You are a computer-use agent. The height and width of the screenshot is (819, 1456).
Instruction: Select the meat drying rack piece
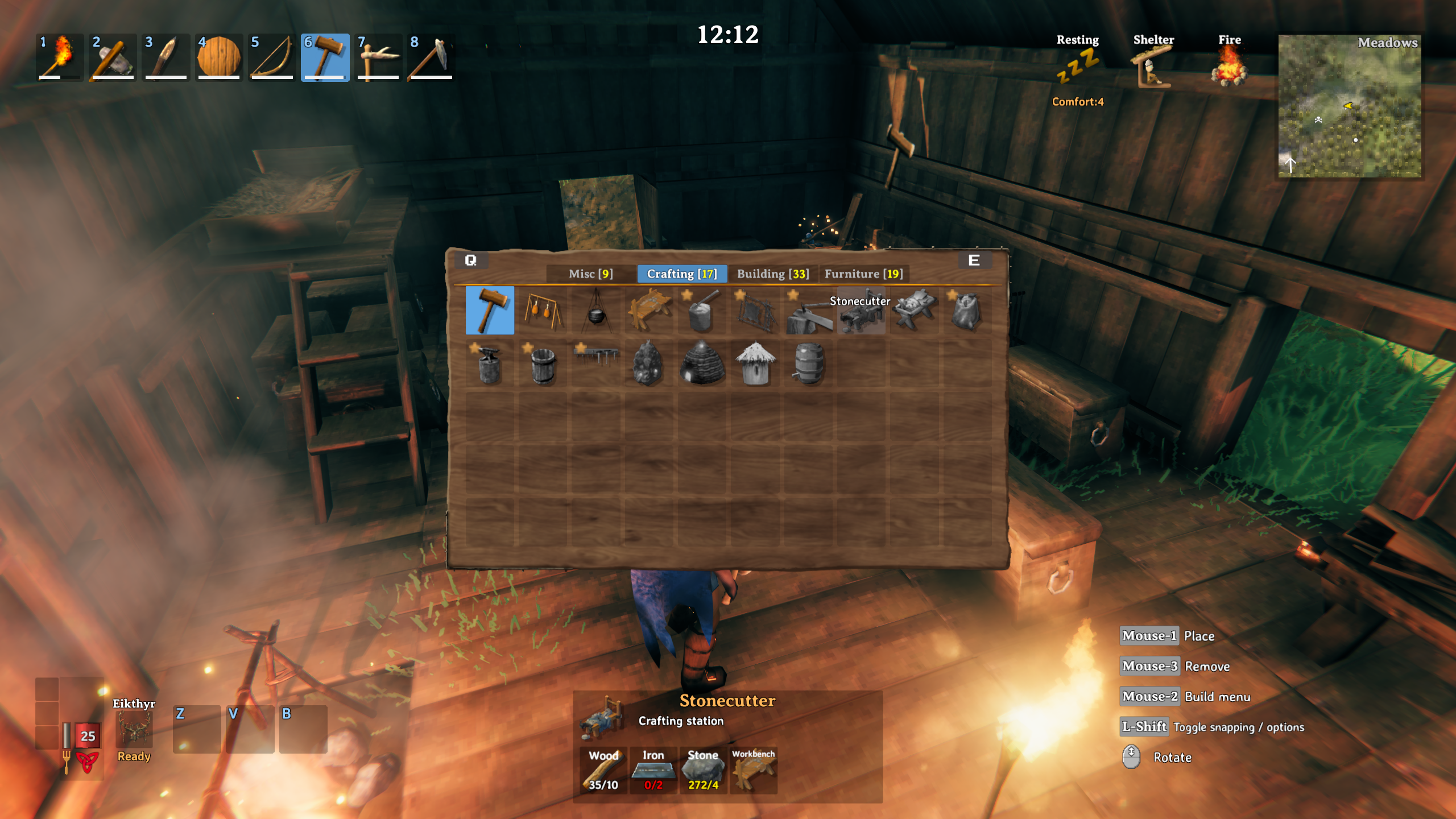(543, 311)
